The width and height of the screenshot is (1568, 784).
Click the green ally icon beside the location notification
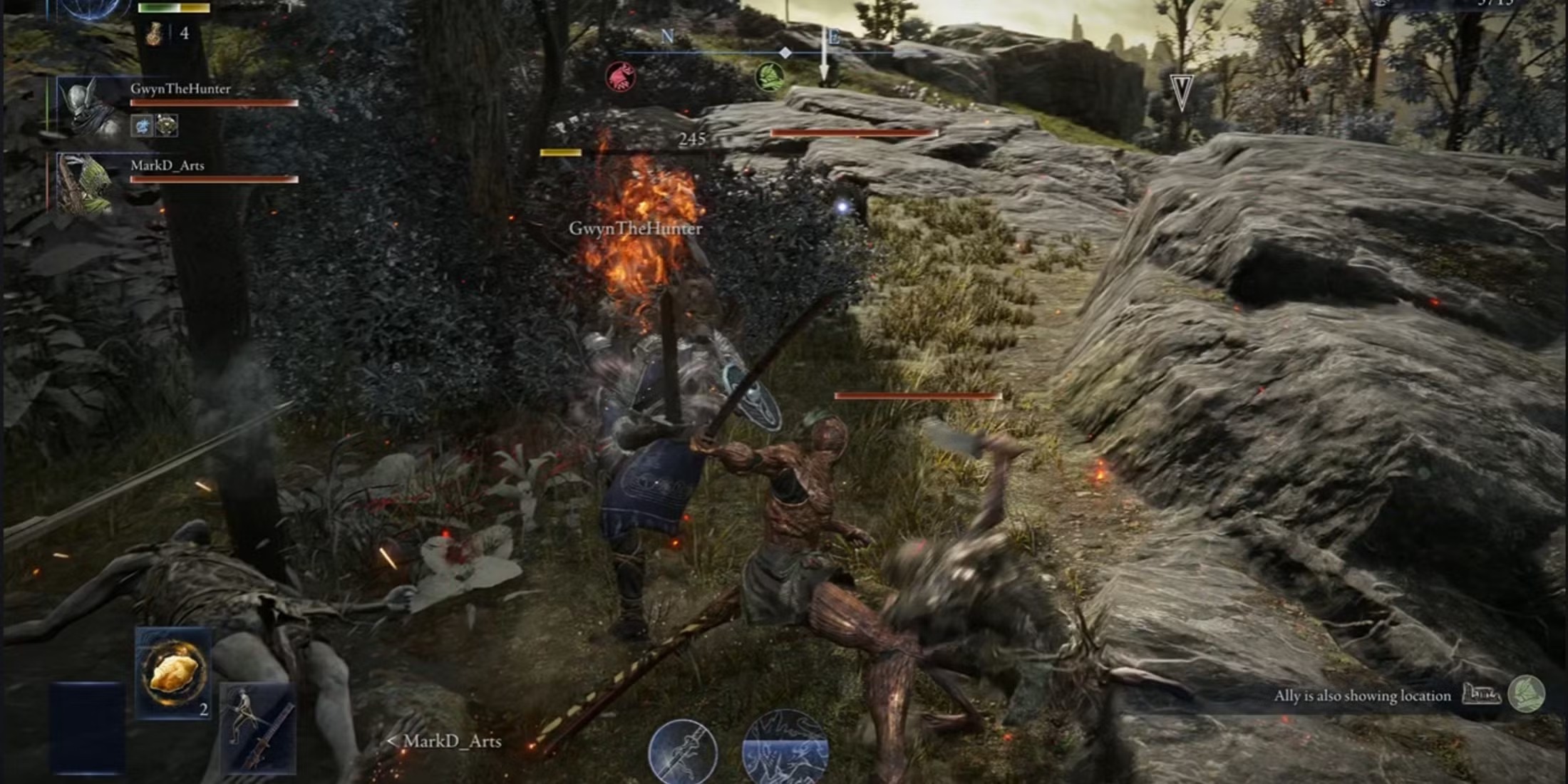pos(1527,694)
